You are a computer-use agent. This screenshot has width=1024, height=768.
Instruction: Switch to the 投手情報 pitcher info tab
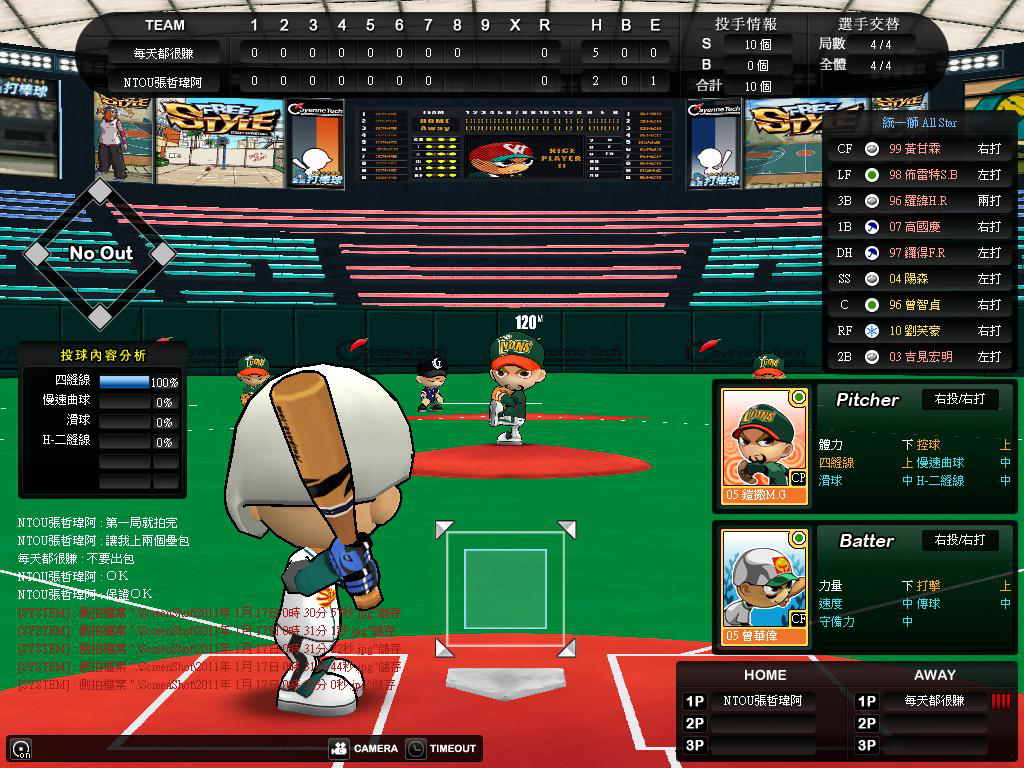click(x=746, y=23)
